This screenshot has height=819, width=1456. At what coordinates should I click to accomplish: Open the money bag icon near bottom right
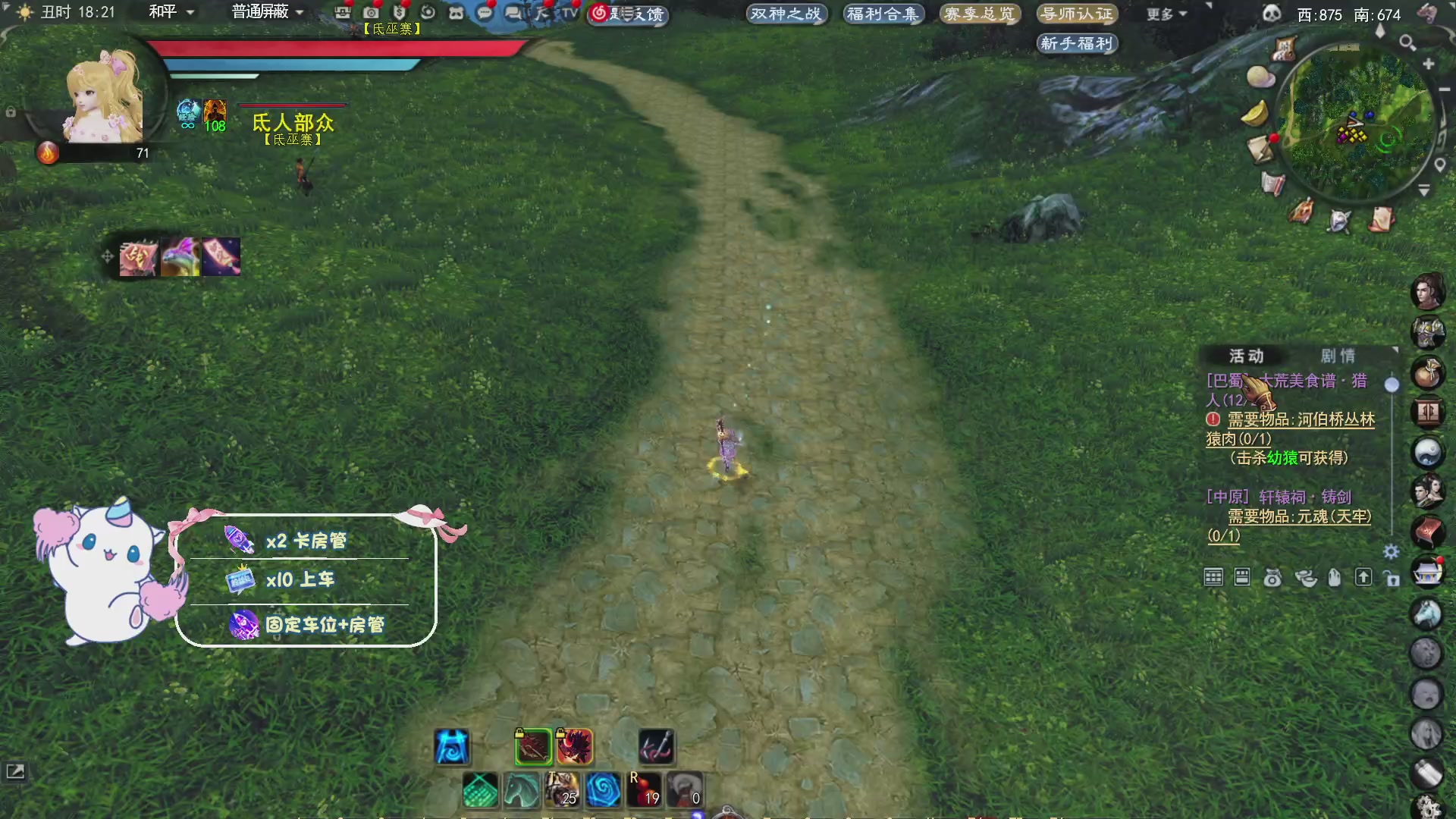(x=1272, y=578)
